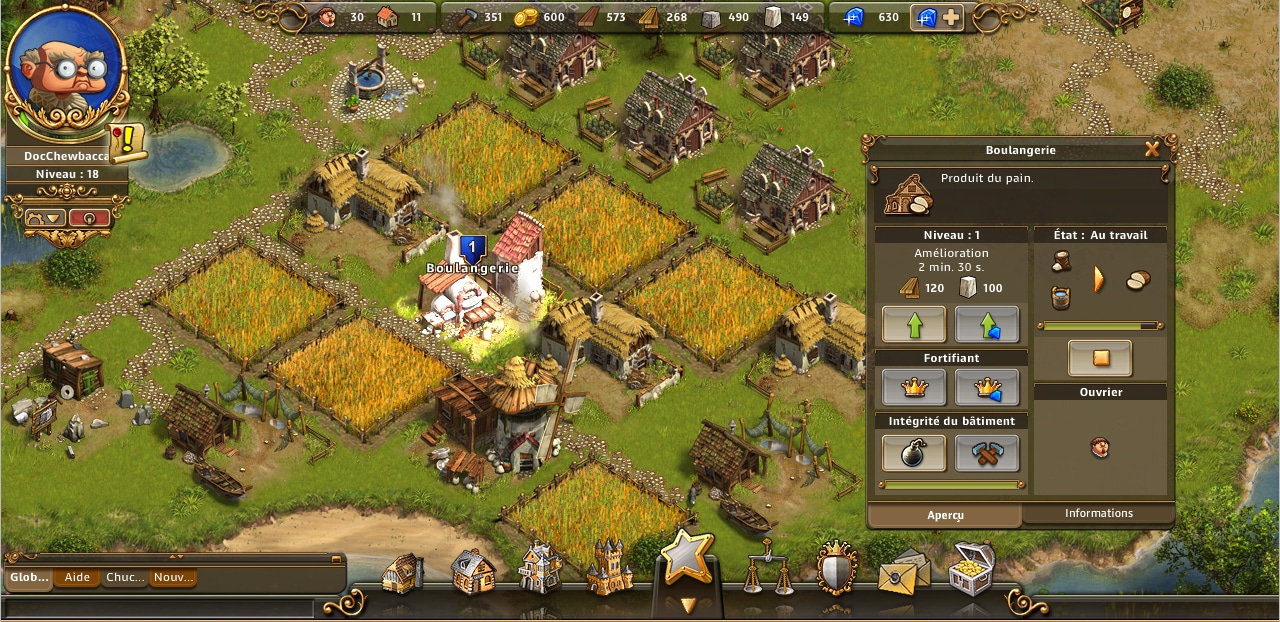Switch to the Informations tab

[x=1098, y=514]
